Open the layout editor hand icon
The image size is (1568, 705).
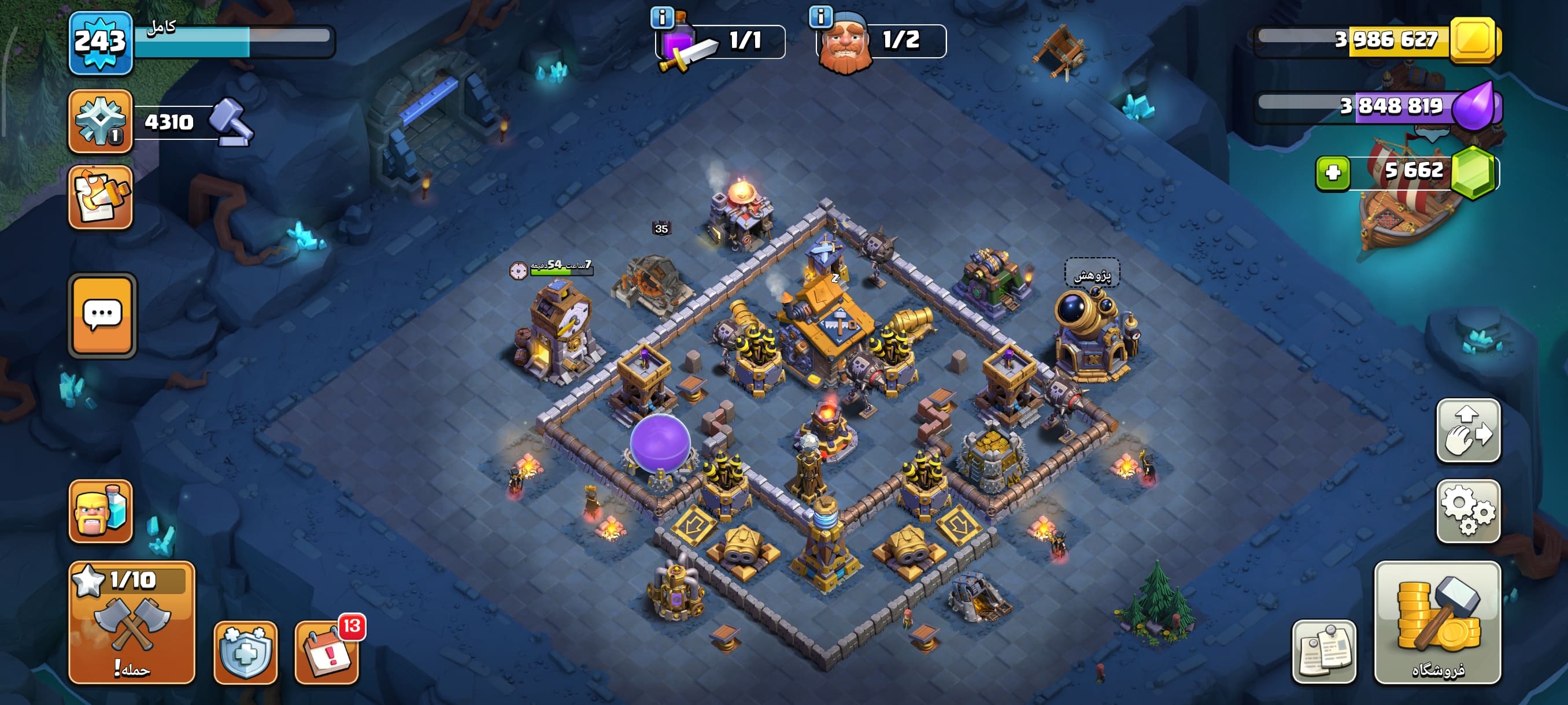pos(1468,431)
